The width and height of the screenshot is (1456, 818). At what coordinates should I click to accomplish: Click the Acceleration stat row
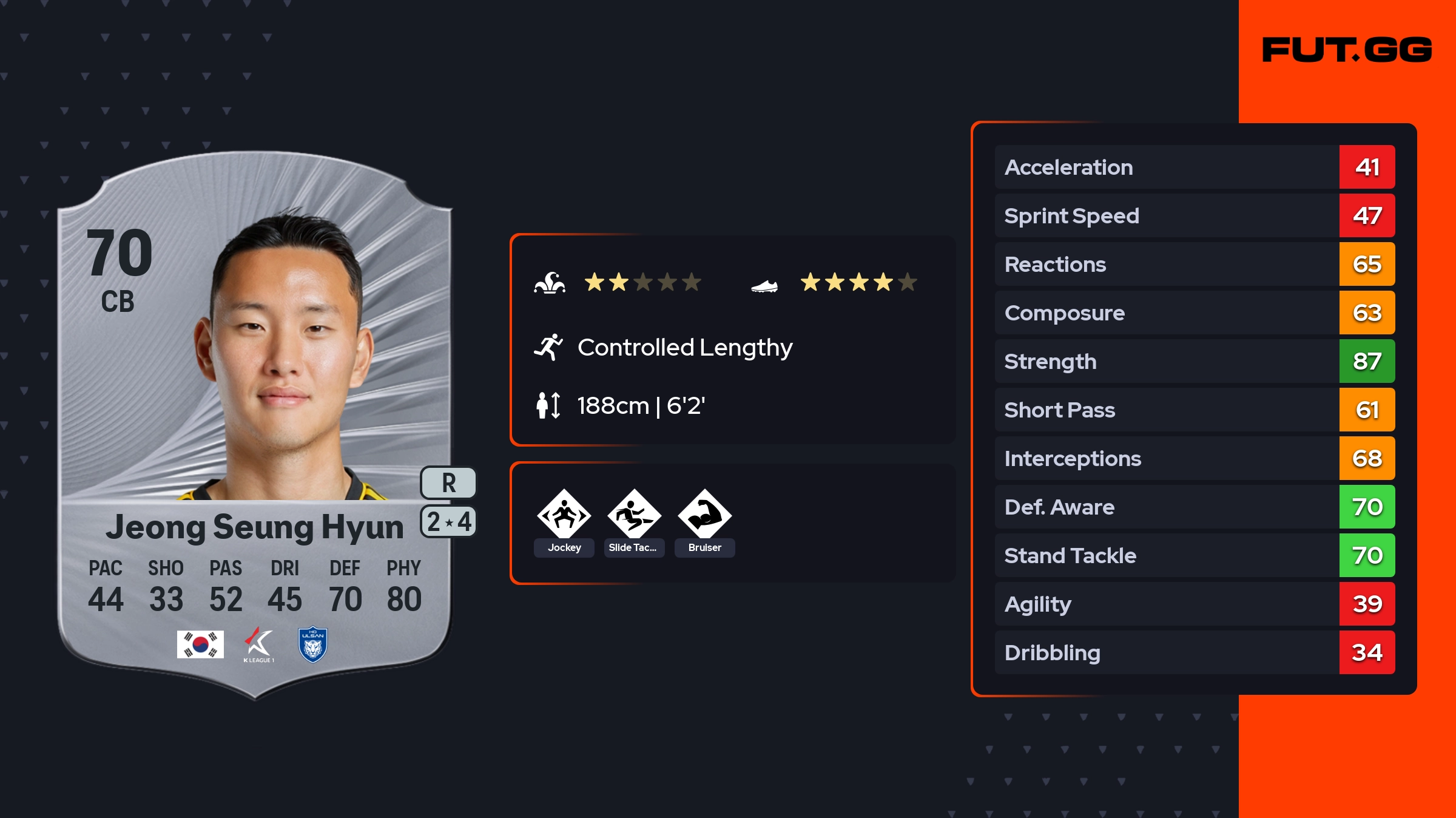pyautogui.click(x=1194, y=167)
